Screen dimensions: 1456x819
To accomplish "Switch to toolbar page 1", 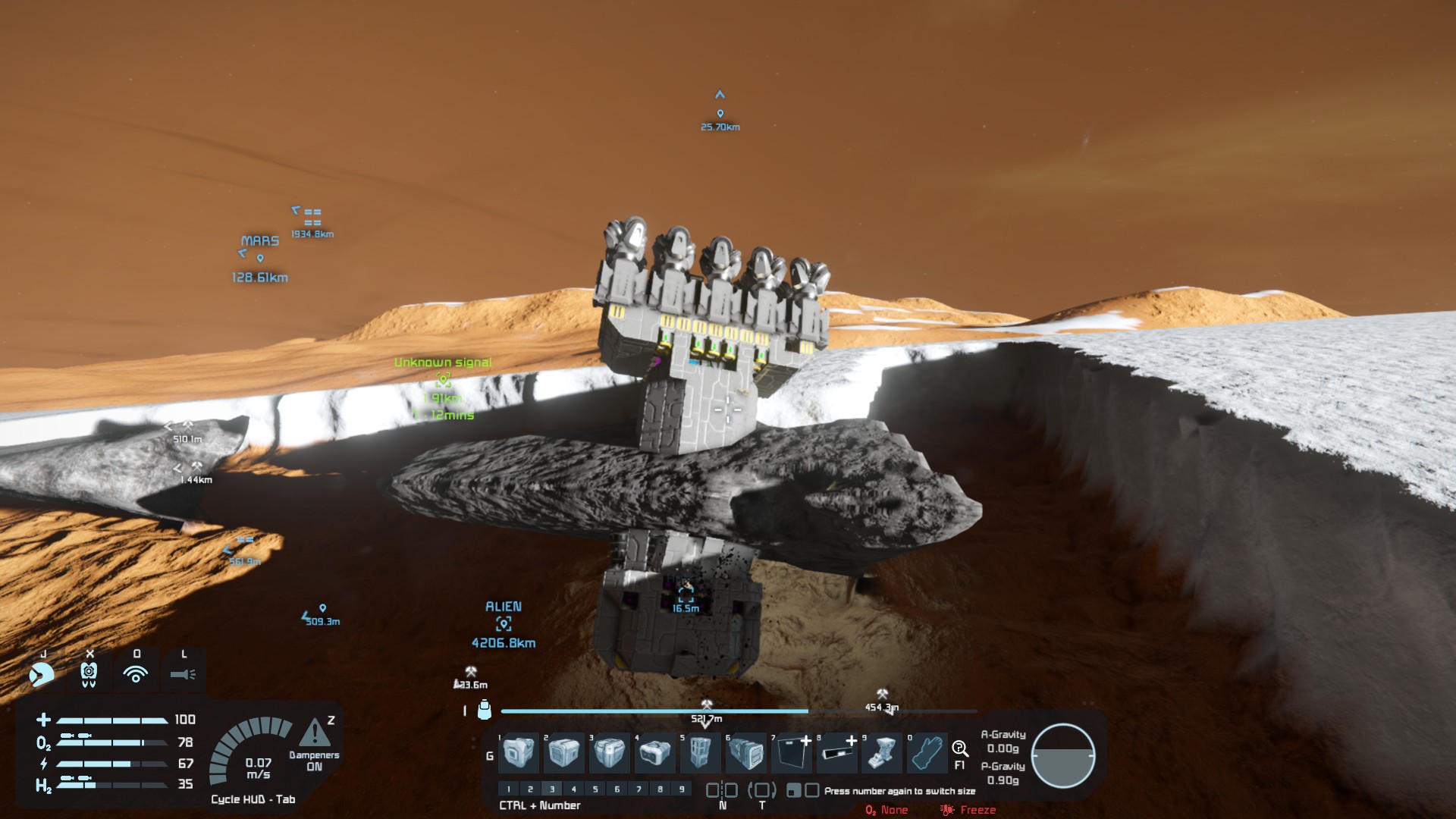I will coord(509,789).
